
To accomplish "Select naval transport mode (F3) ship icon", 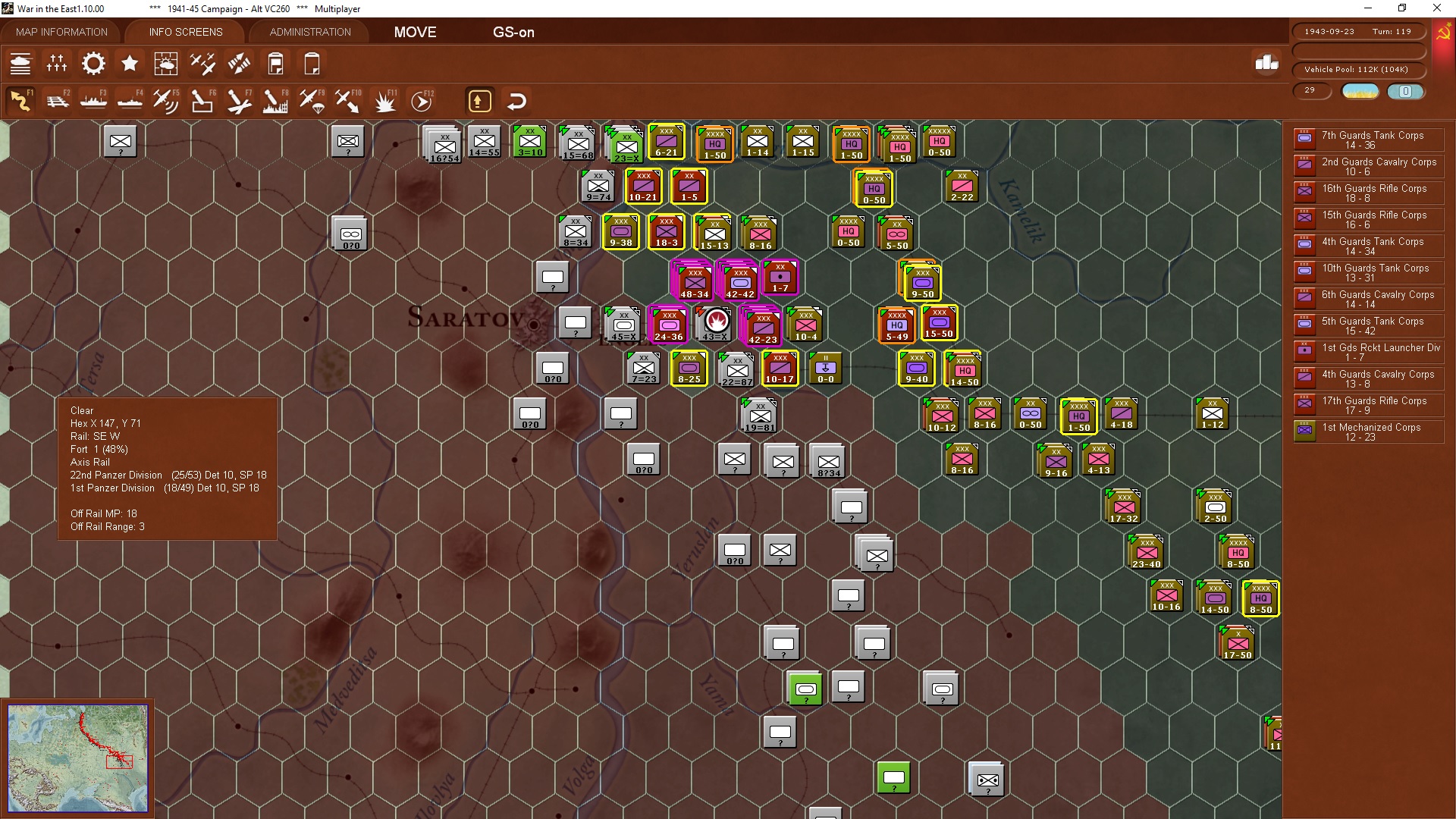I will (x=94, y=99).
